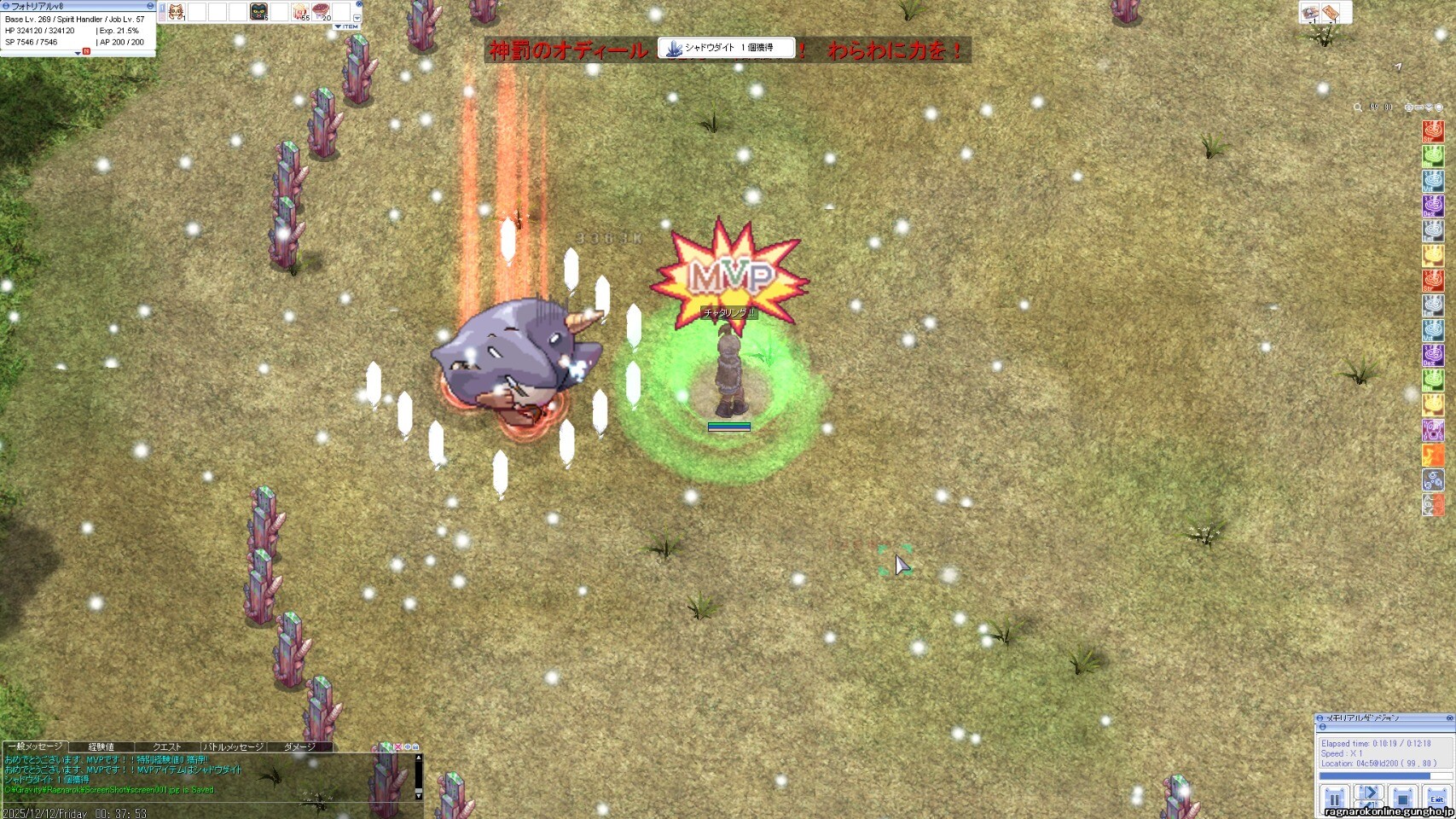Minimize the character status window
This screenshot has height=819, width=1456.
coord(150,6)
